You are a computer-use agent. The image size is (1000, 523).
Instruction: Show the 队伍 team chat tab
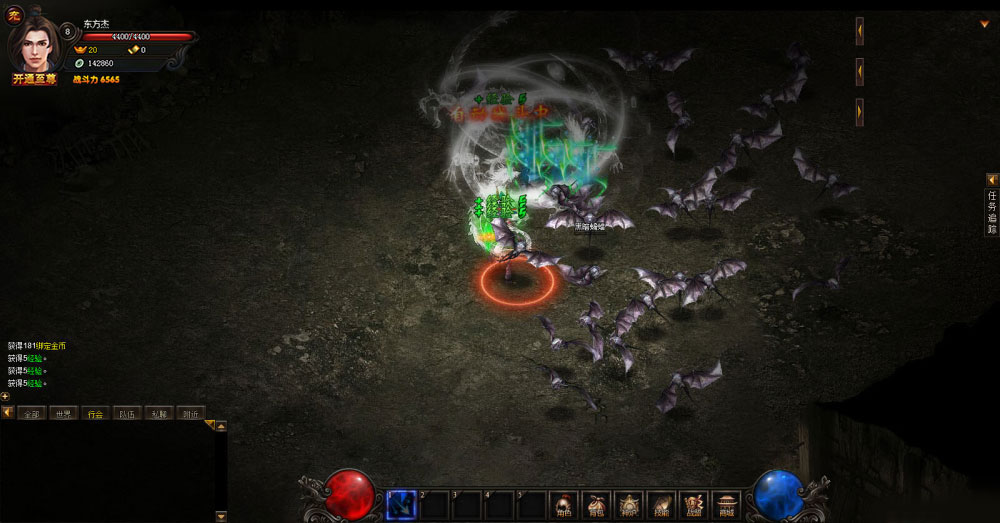(x=127, y=413)
